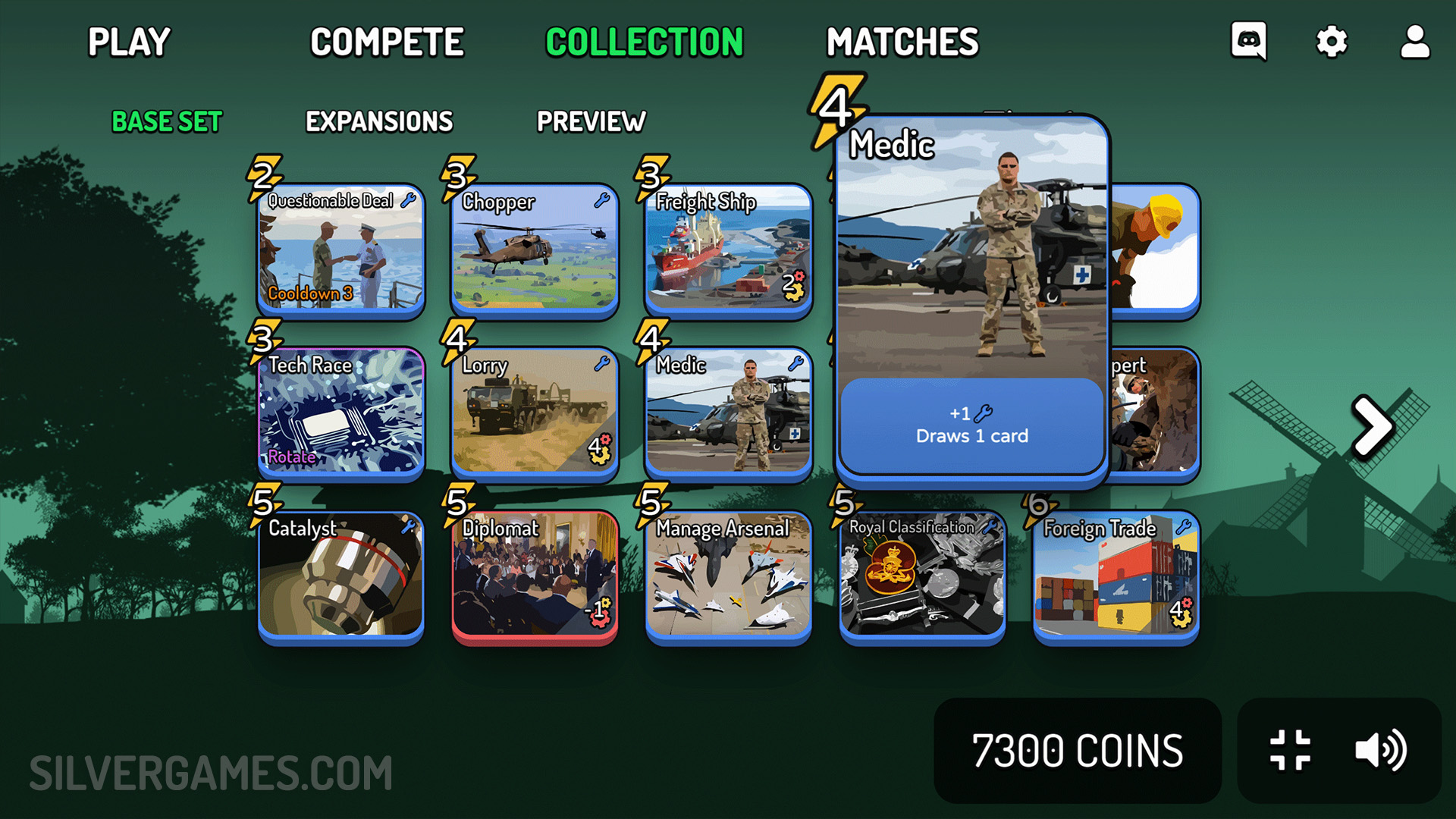Exit fullscreen with the shrink icon

(x=1290, y=750)
